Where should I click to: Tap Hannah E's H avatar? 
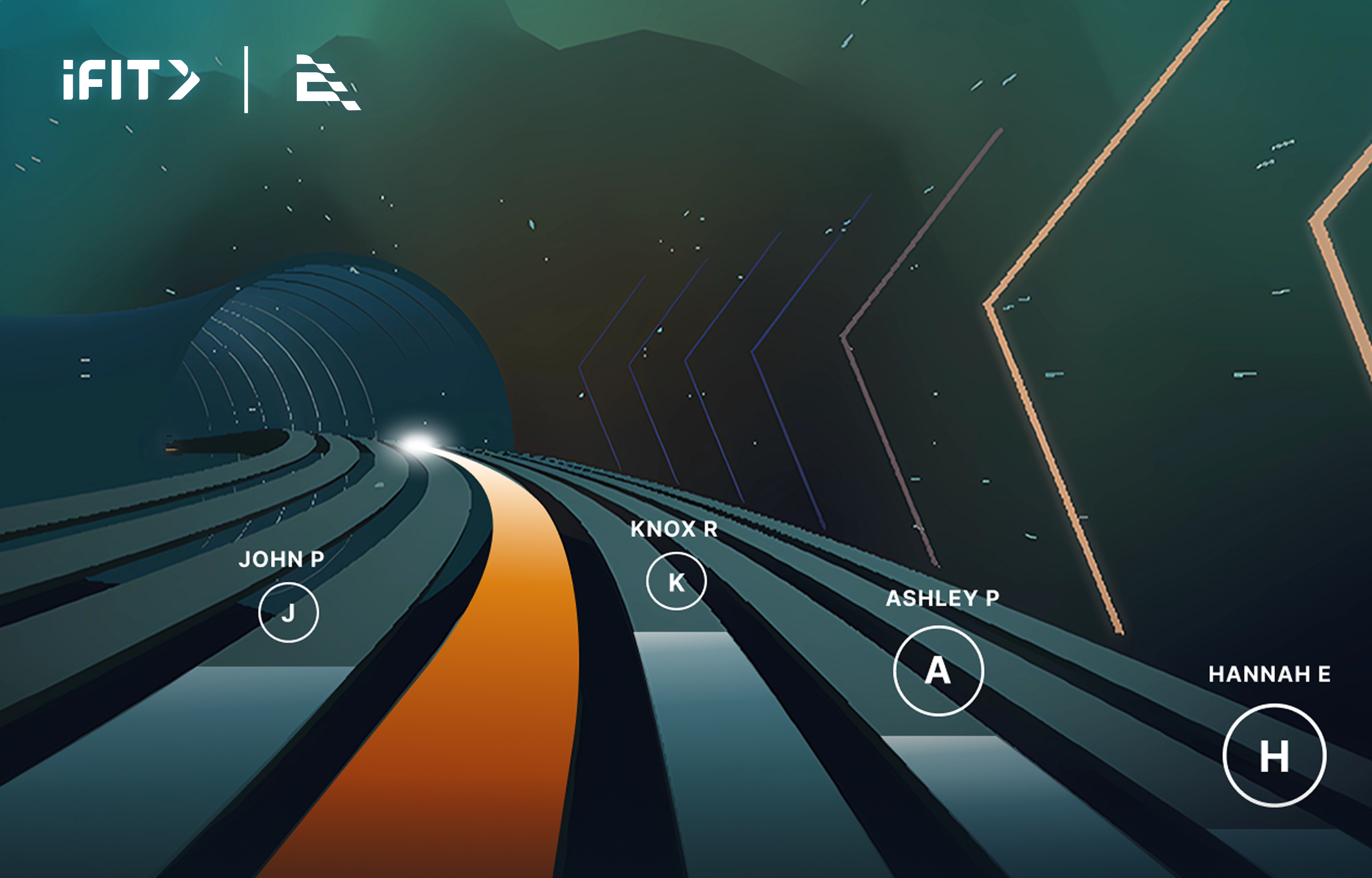tap(1274, 755)
